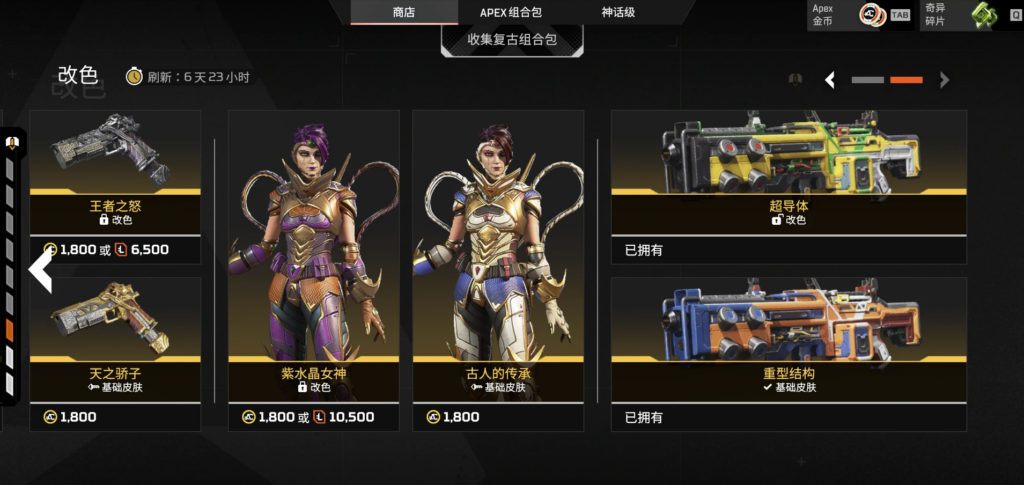Open the Apex 金币 currency panel
Image resolution: width=1024 pixels, height=485 pixels.
[x=861, y=15]
